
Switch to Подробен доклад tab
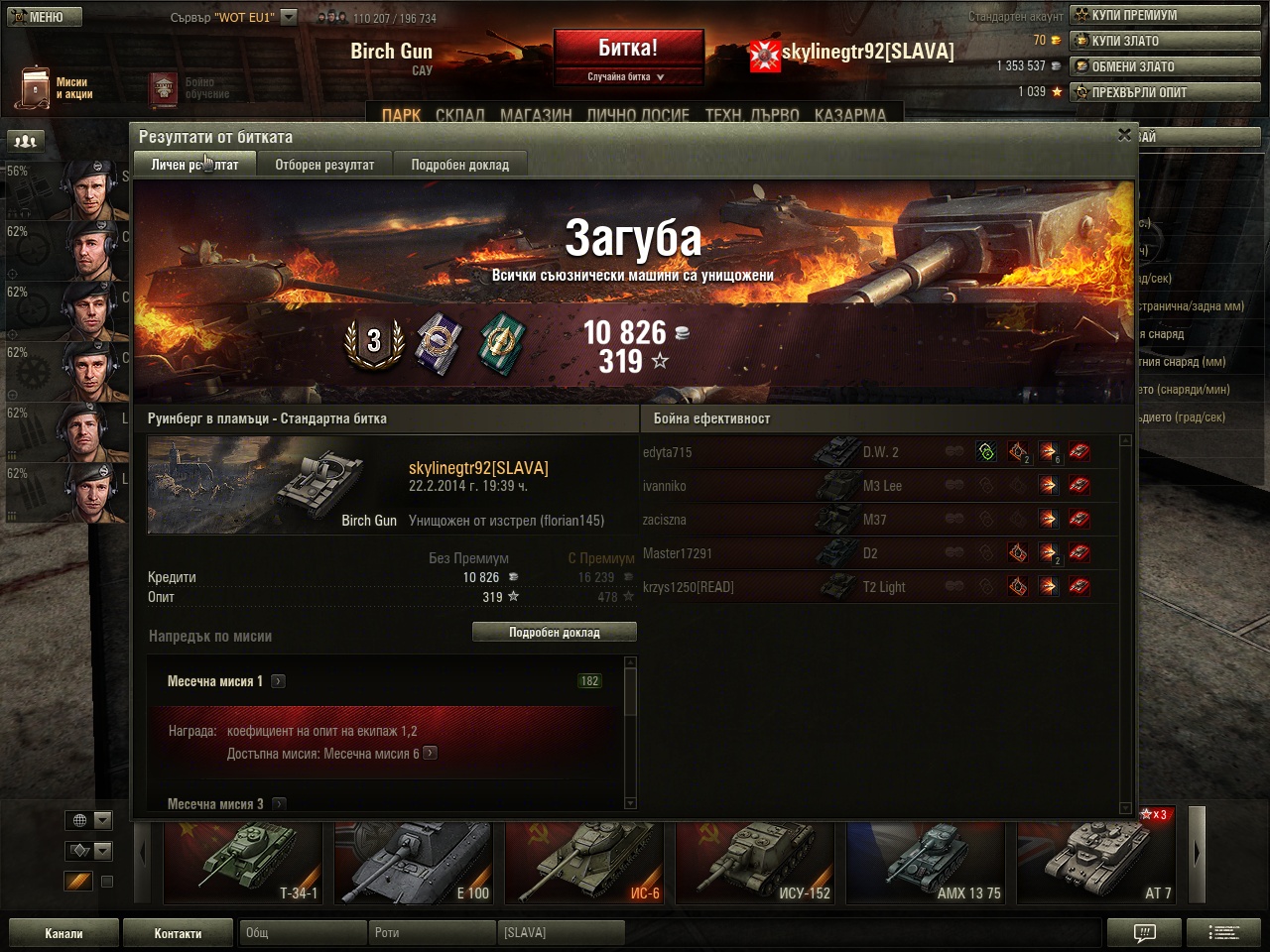459,165
